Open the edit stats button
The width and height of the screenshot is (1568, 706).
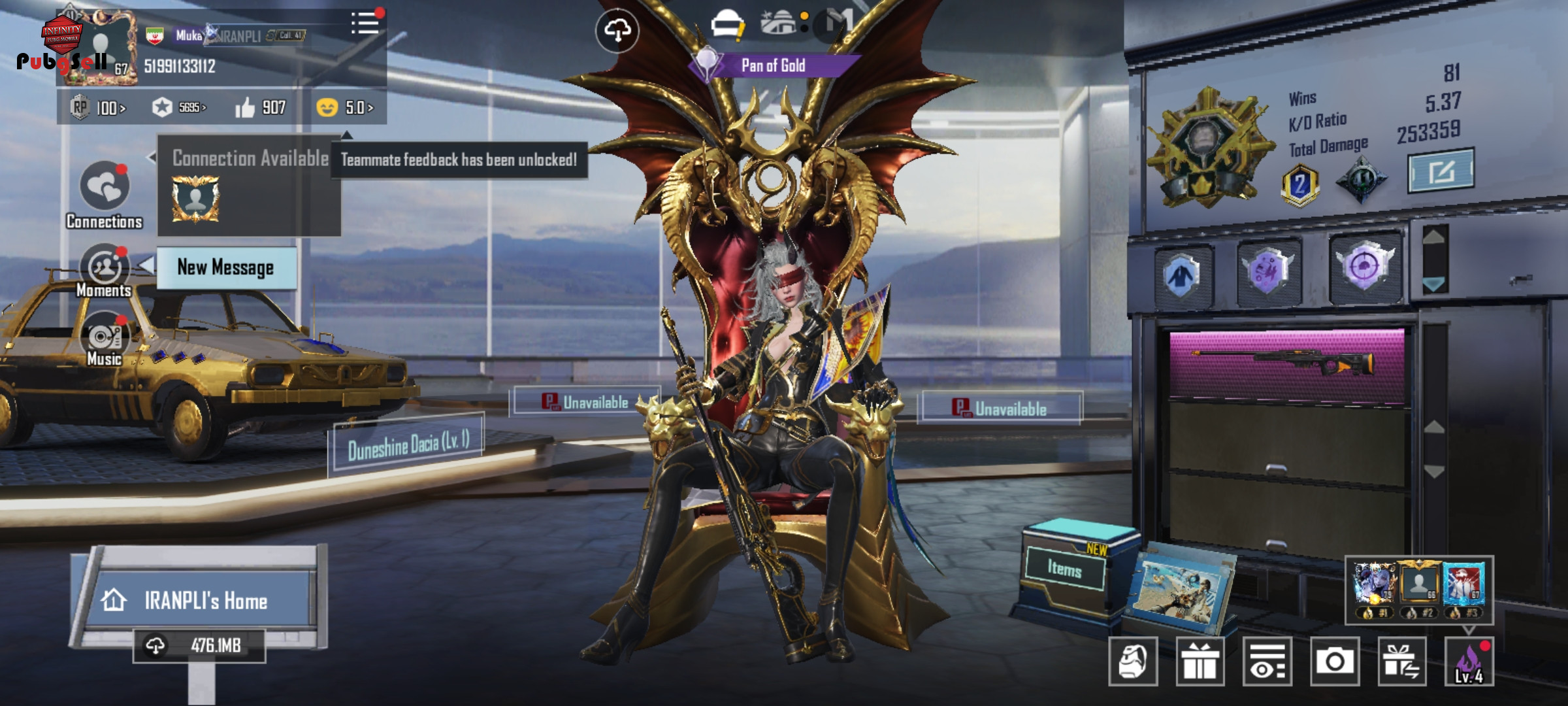pyautogui.click(x=1440, y=171)
